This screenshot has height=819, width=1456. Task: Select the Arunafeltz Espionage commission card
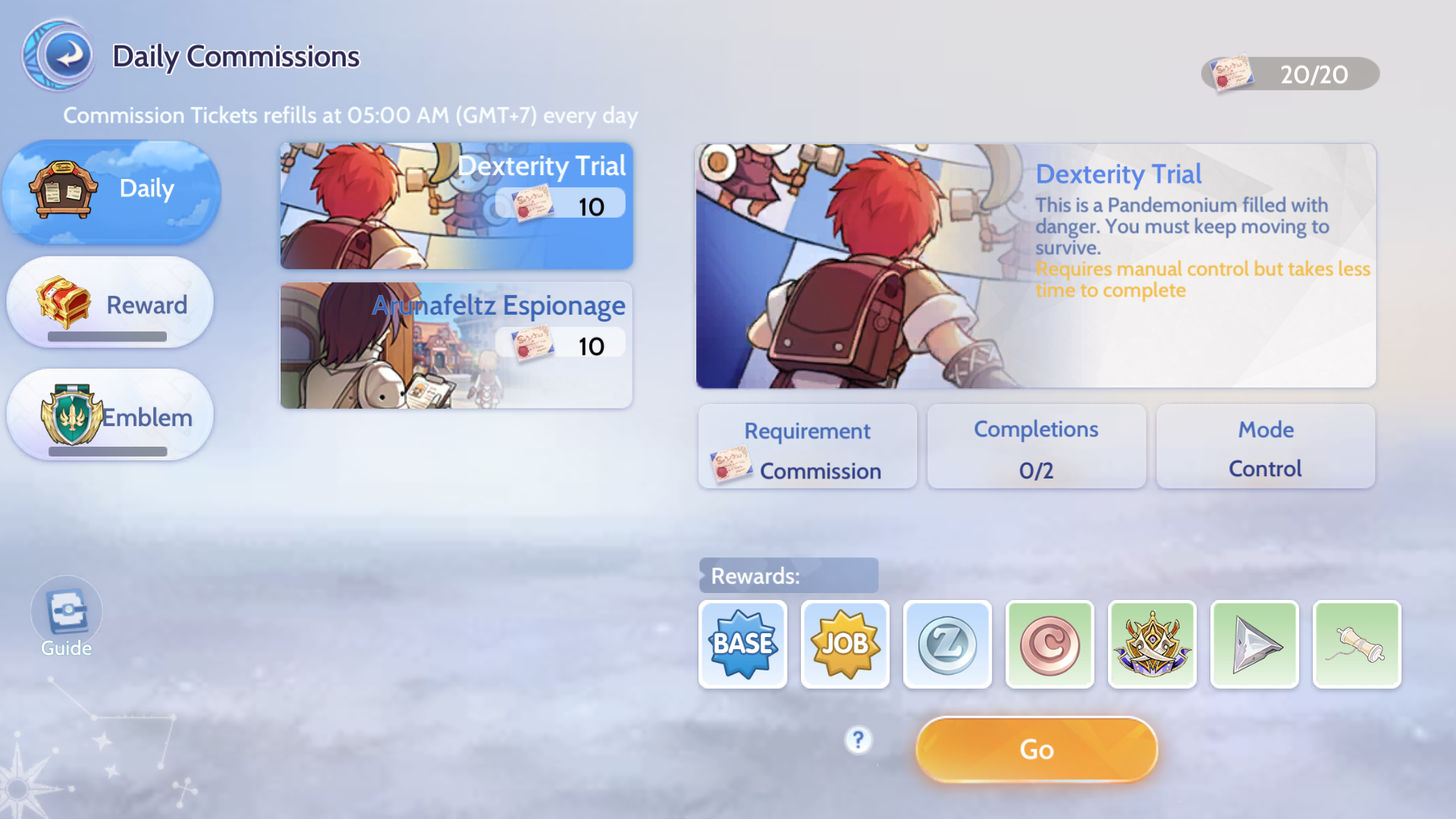pyautogui.click(x=456, y=345)
